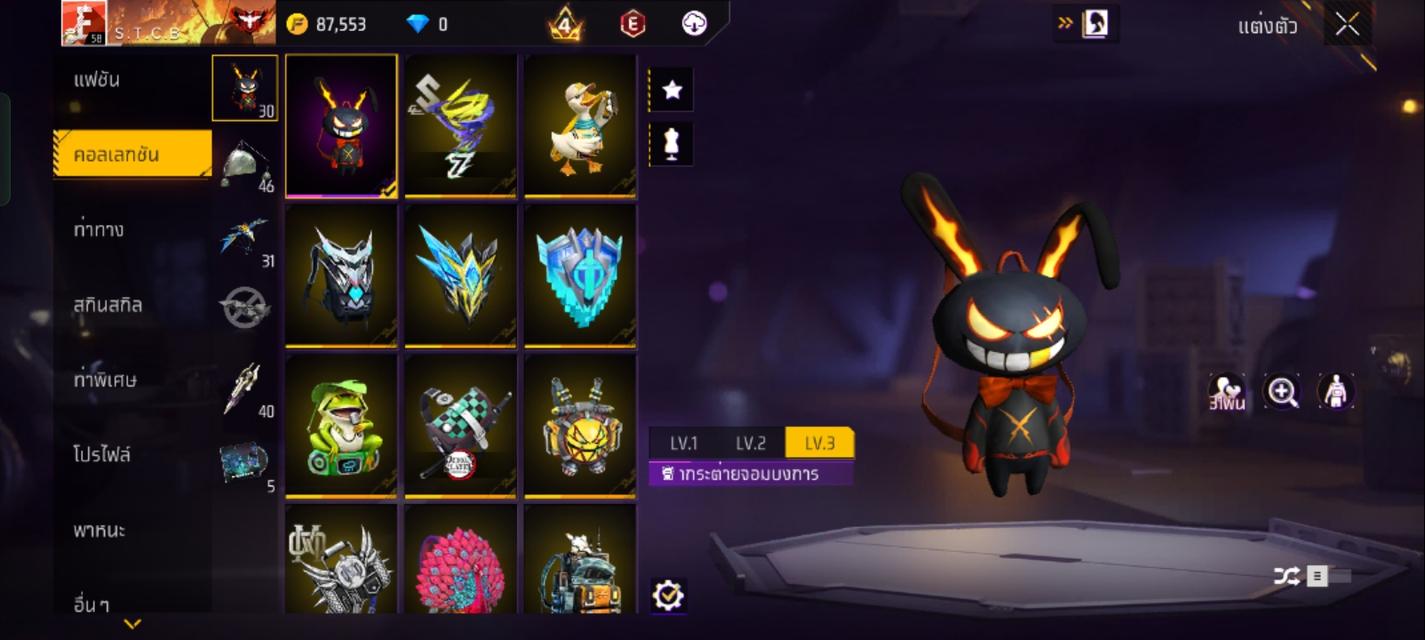The width and height of the screenshot is (1425, 640).
Task: Select the green checkered Demon Slayer backpack
Action: (460, 425)
